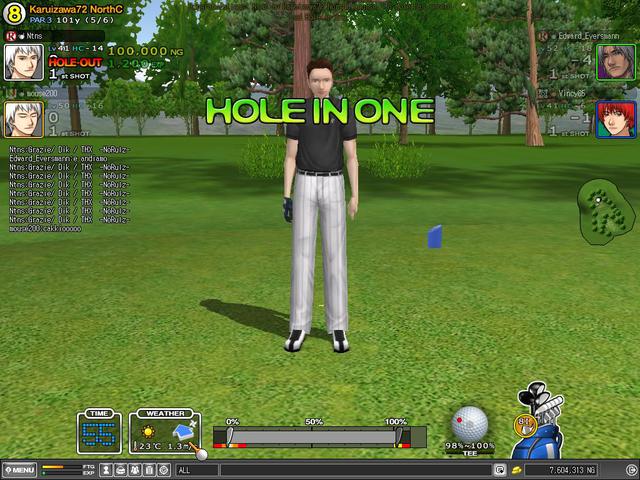Image resolution: width=640 pixels, height=480 pixels.
Task: Click the WEATHER panel
Action: tap(163, 432)
